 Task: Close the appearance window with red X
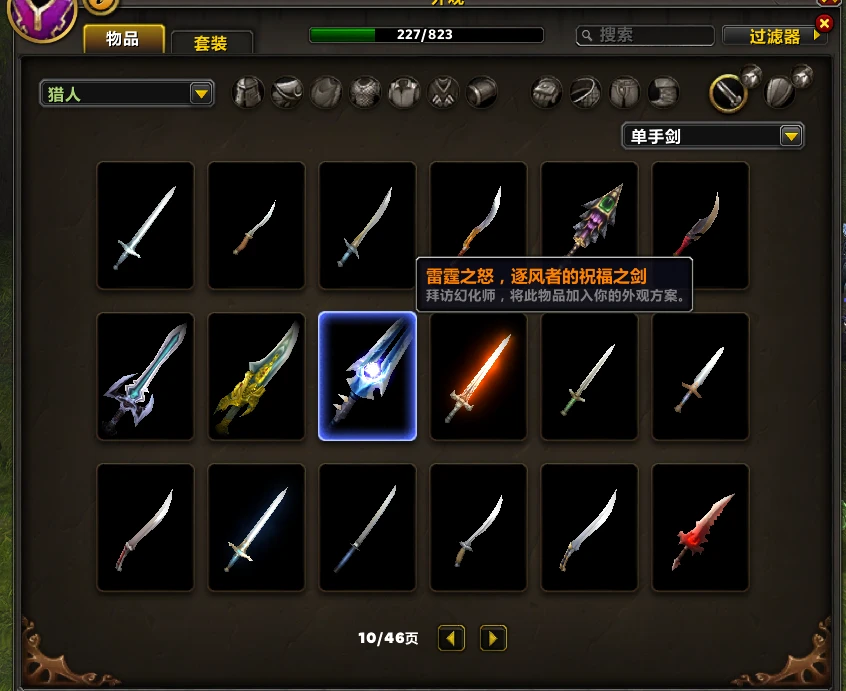824,23
